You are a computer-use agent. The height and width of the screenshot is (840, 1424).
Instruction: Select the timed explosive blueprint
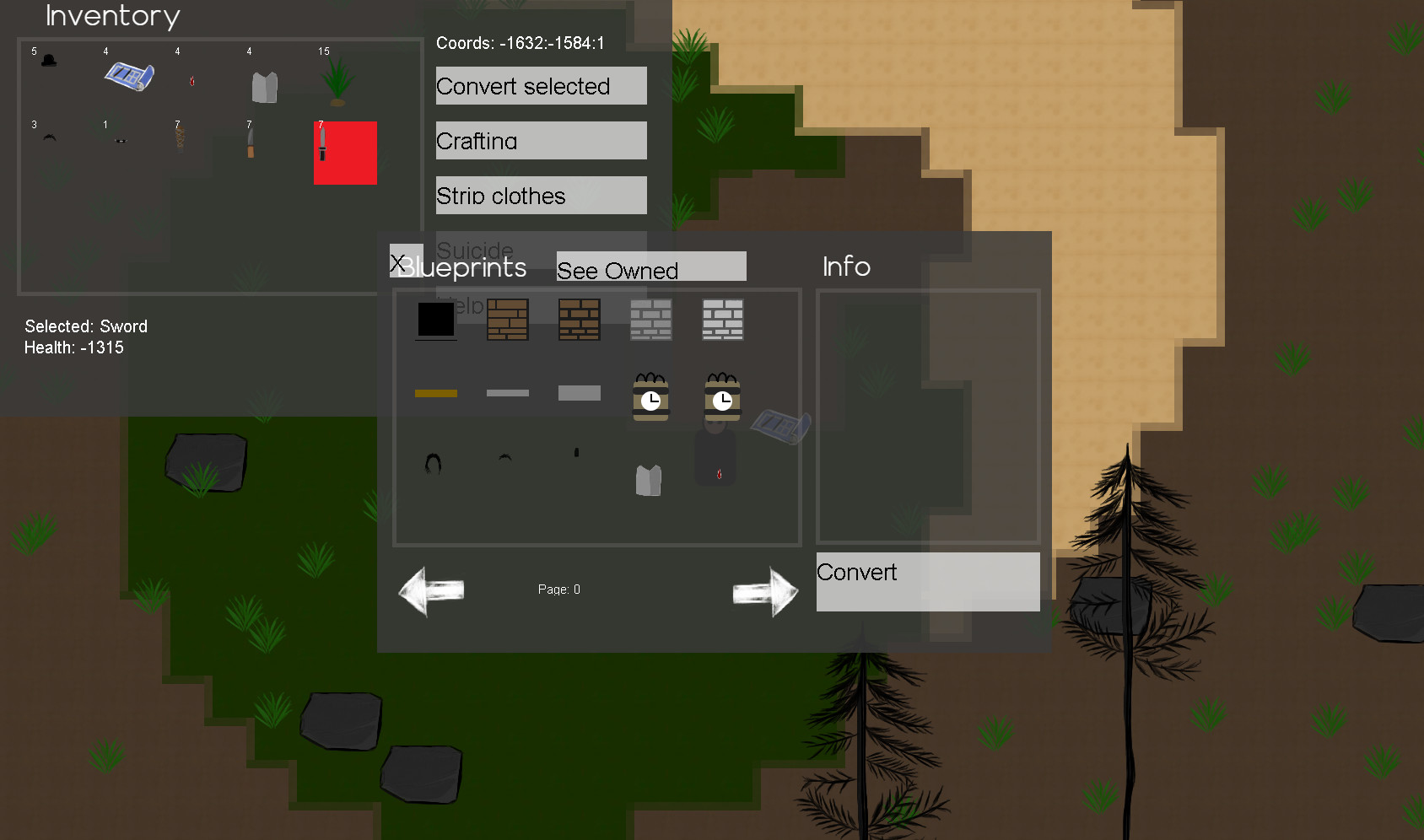650,396
